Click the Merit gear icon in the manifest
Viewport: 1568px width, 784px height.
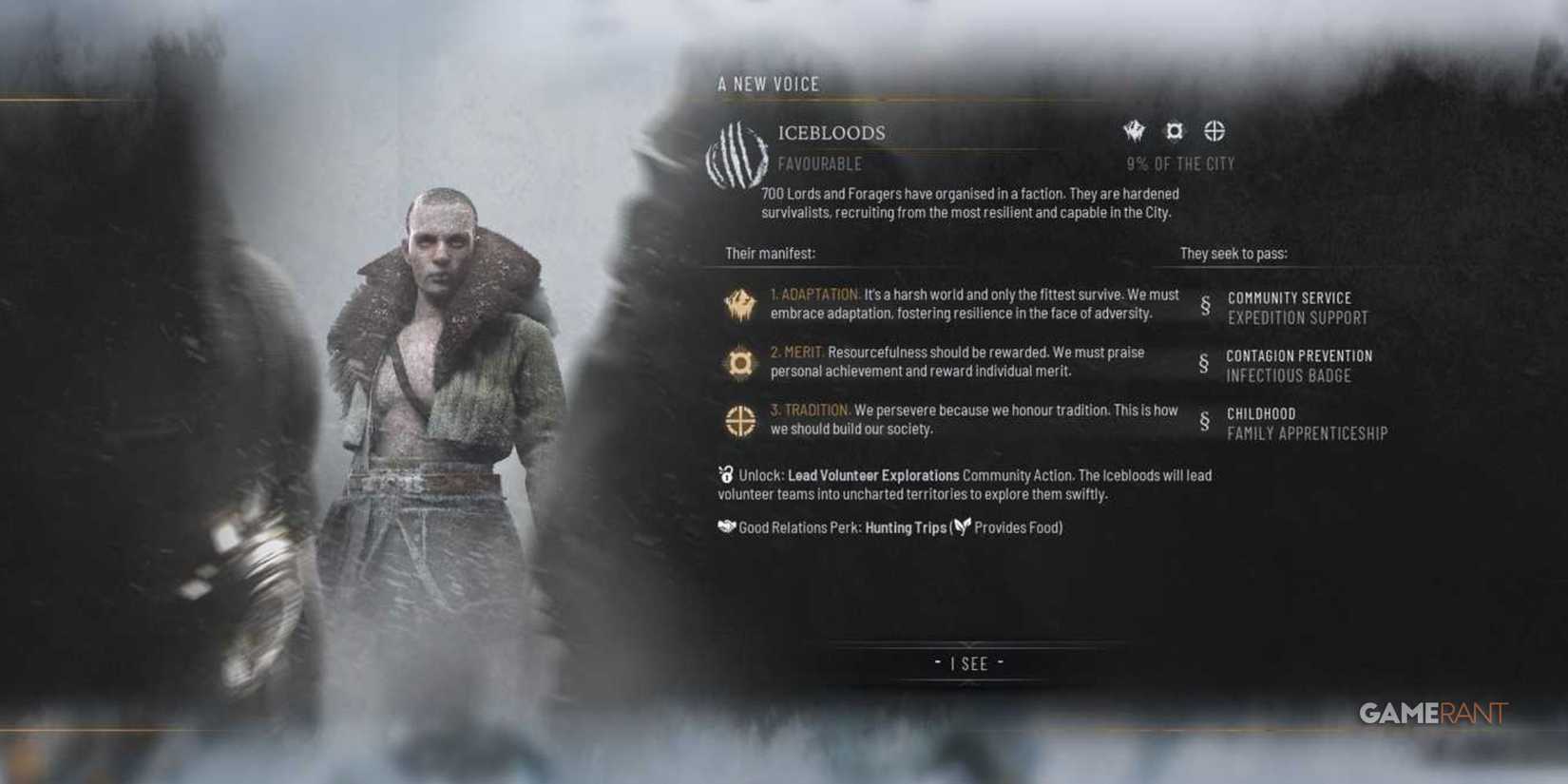coord(739,362)
